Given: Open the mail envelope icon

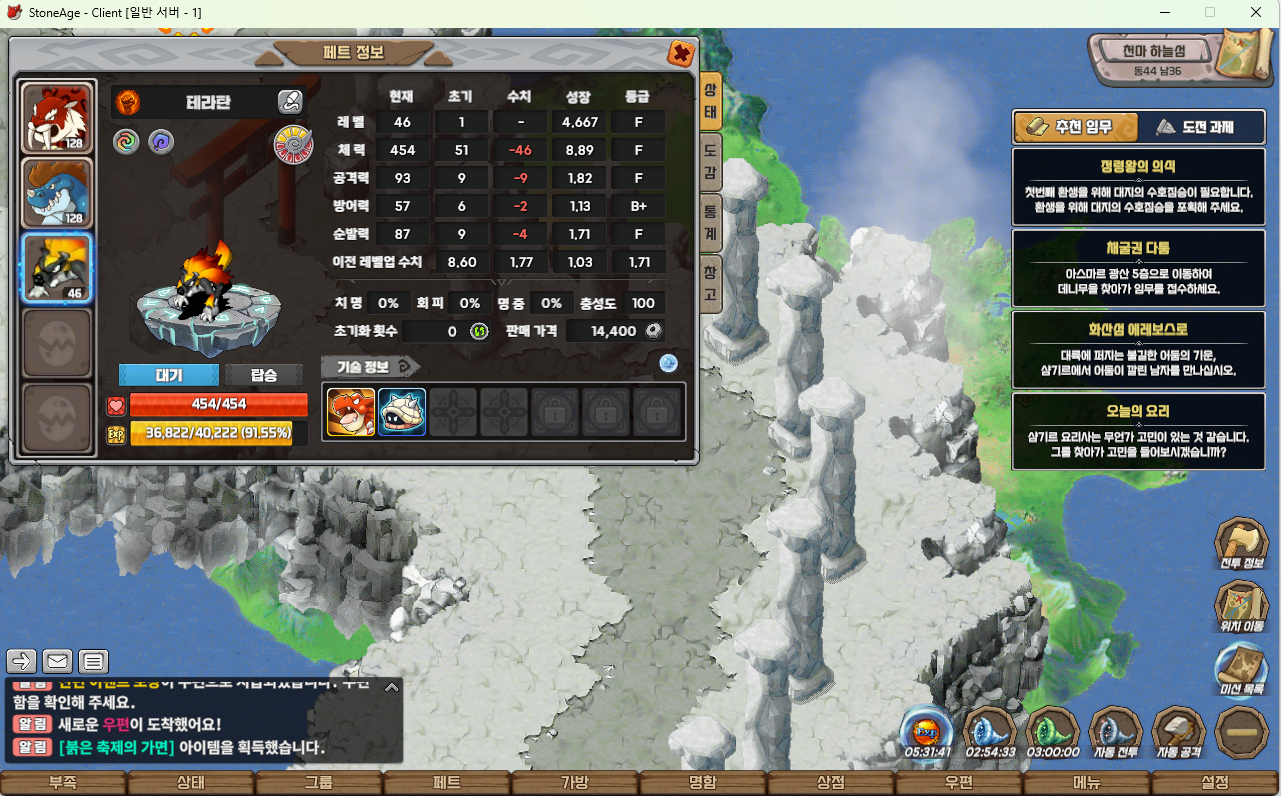Looking at the screenshot, I should click(58, 661).
